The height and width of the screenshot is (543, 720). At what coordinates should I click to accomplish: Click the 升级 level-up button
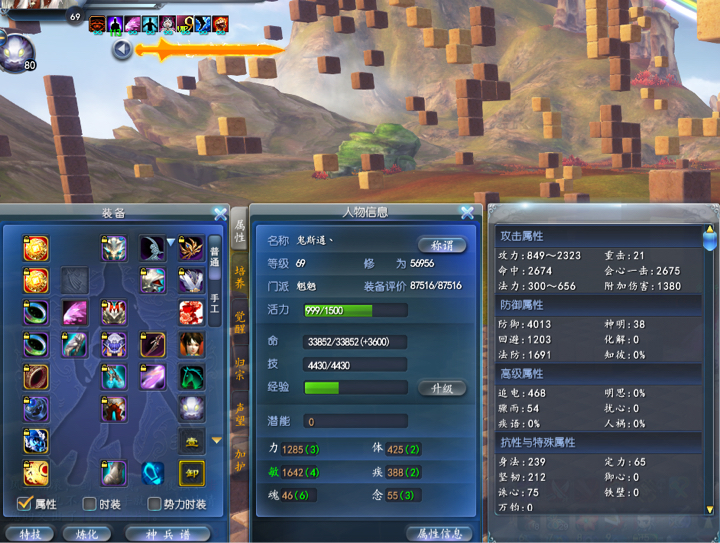click(x=441, y=387)
